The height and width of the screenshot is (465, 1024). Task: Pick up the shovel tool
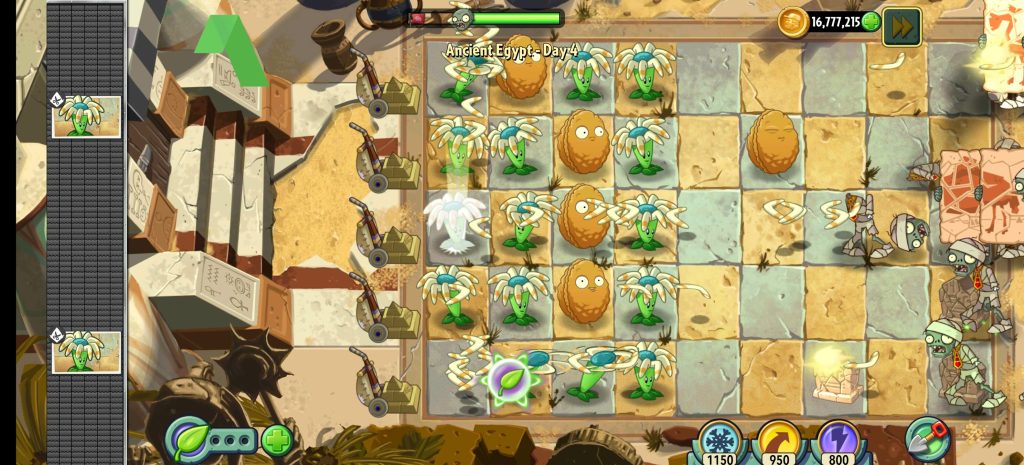(x=926, y=438)
